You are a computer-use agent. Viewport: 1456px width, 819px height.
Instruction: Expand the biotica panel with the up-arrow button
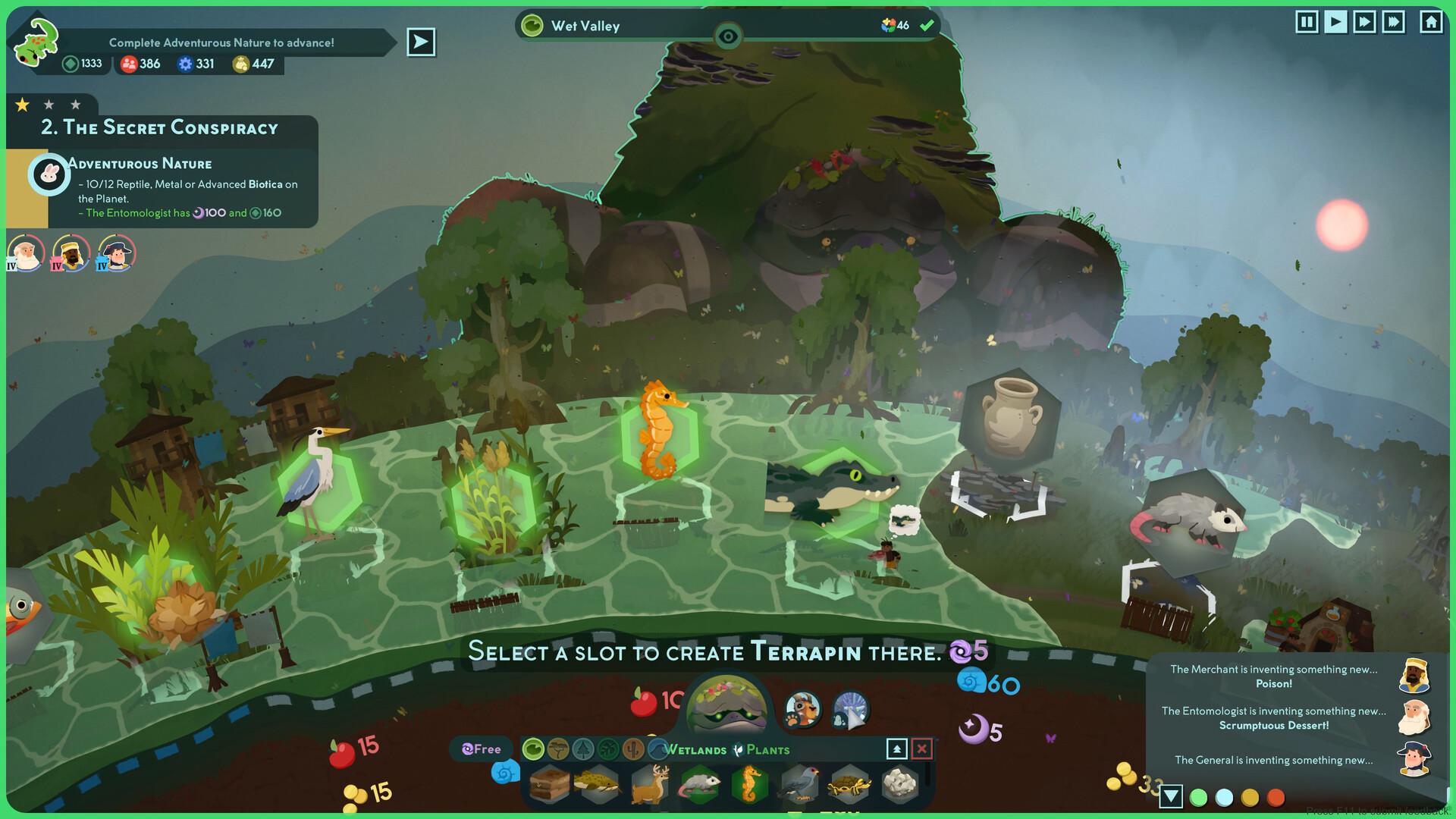(x=896, y=749)
